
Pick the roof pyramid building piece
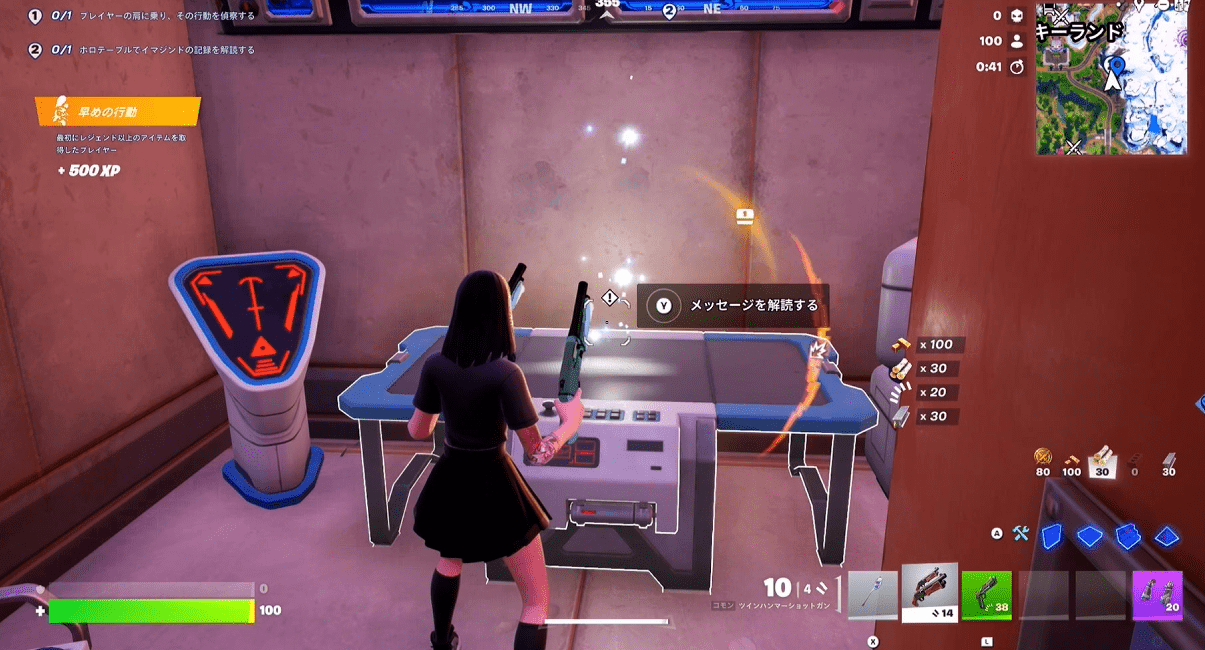1167,536
